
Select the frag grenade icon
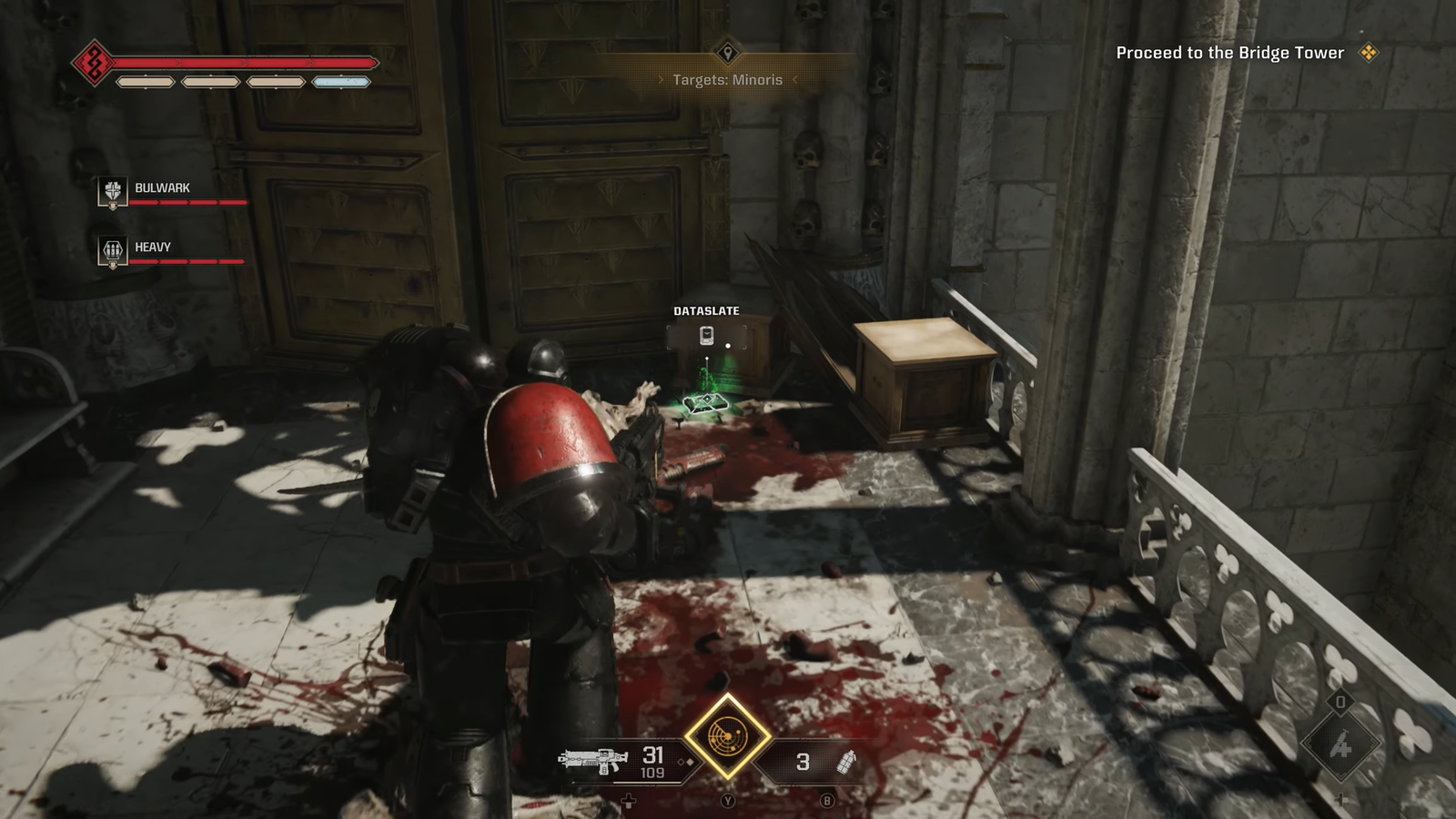point(846,762)
